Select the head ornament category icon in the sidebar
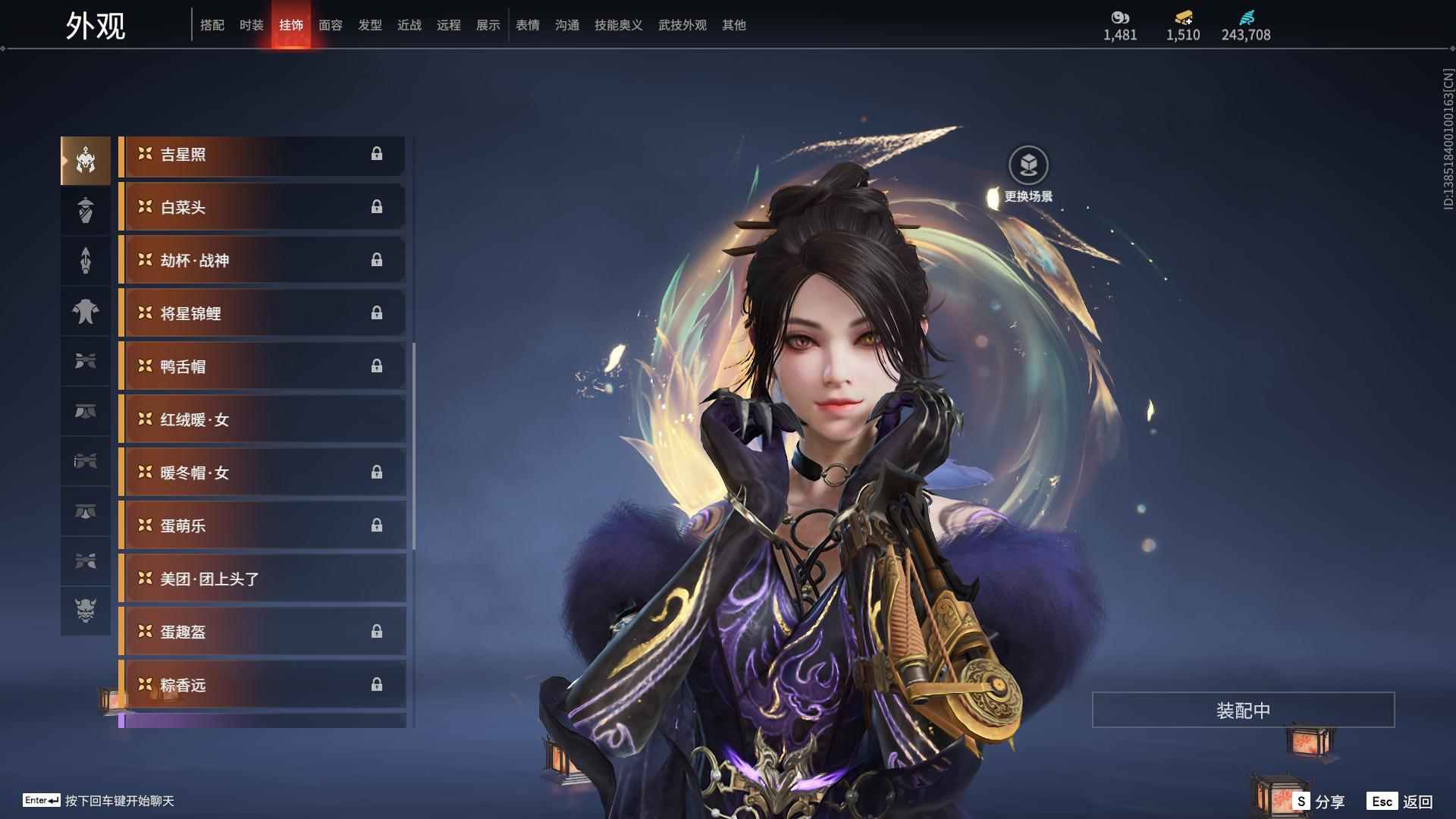This screenshot has width=1456, height=819. click(86, 159)
